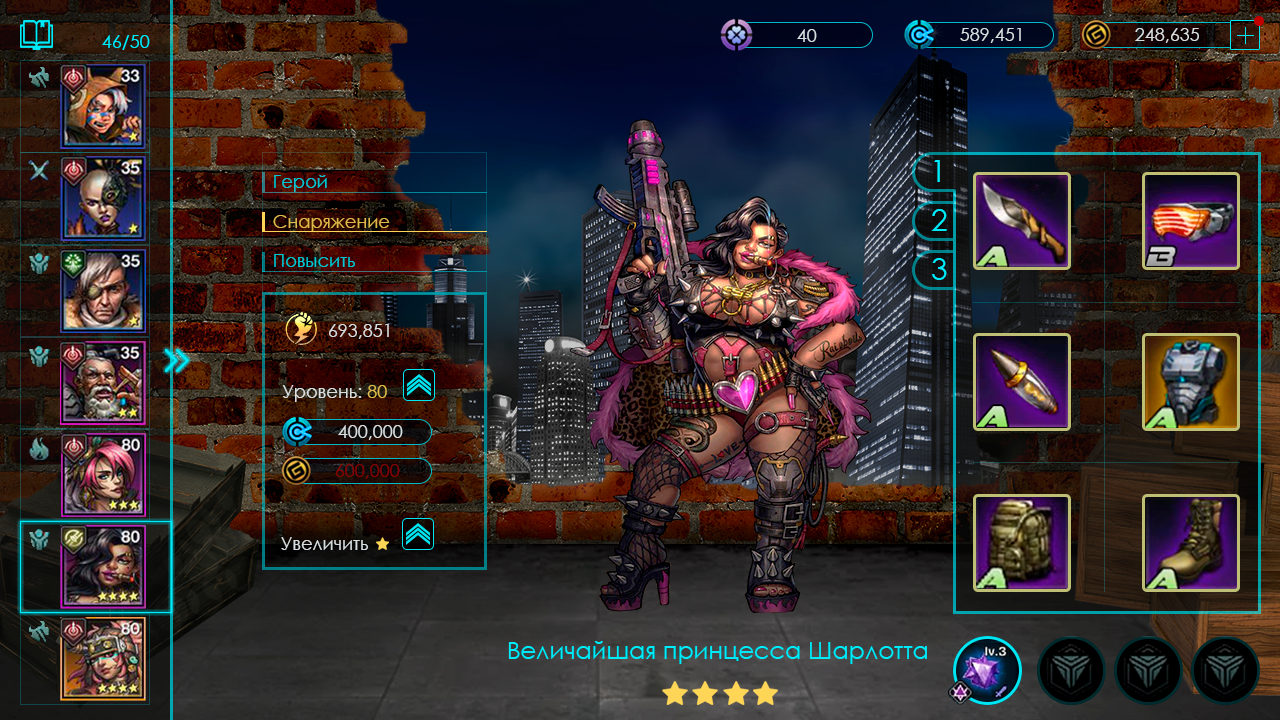1280x720 pixels.
Task: Open the Снаряжение tab
Action: point(331,221)
